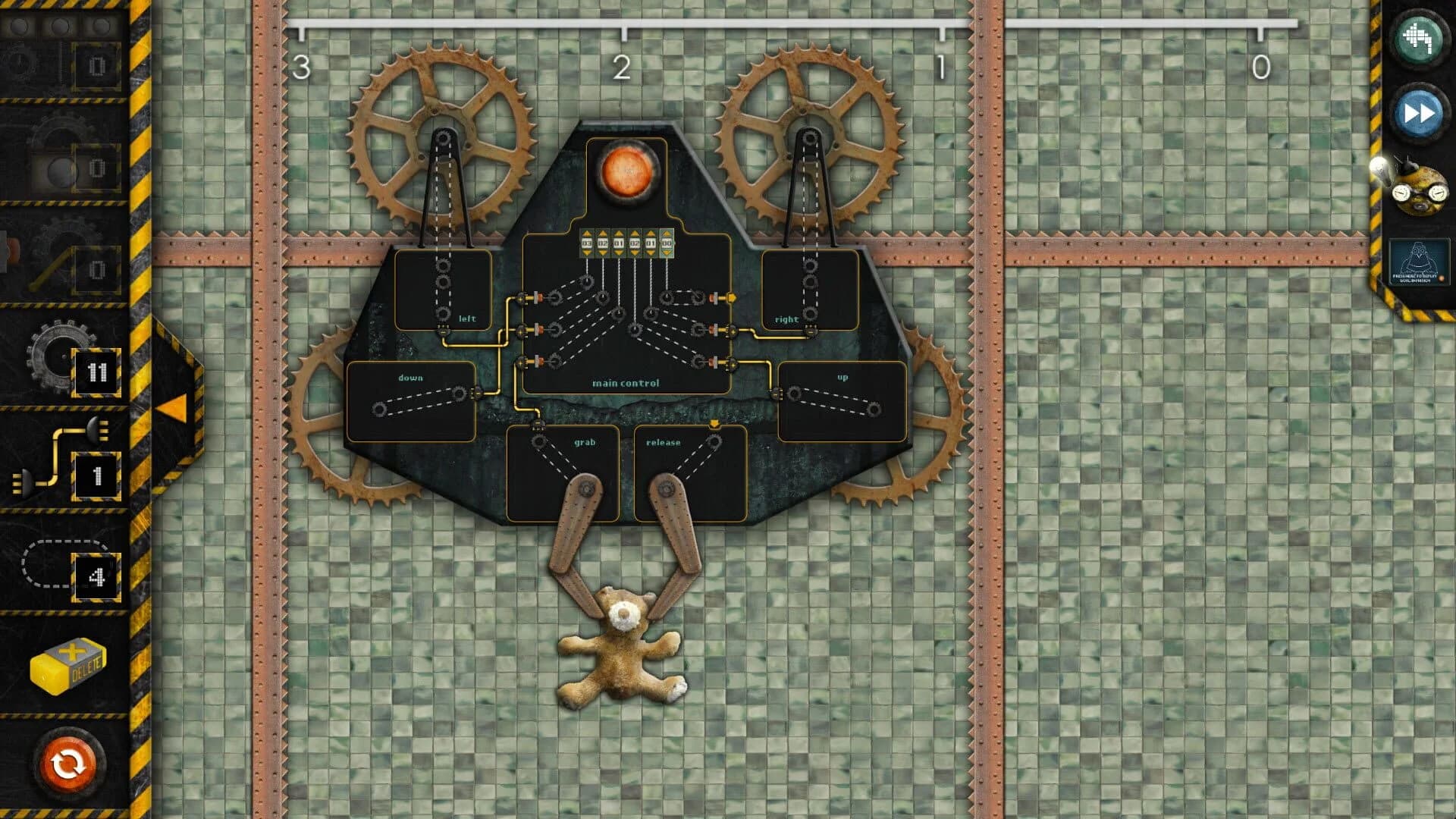
Task: Increase the leftmost 03 counter with its up arrow
Action: coord(587,234)
